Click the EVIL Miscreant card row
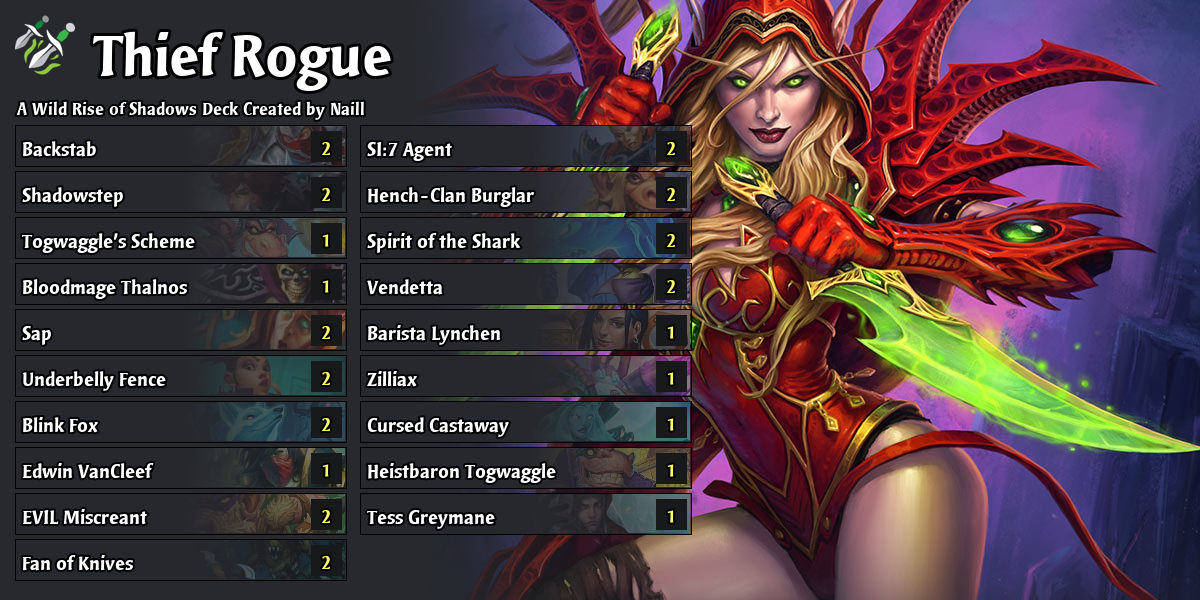 [x=180, y=518]
